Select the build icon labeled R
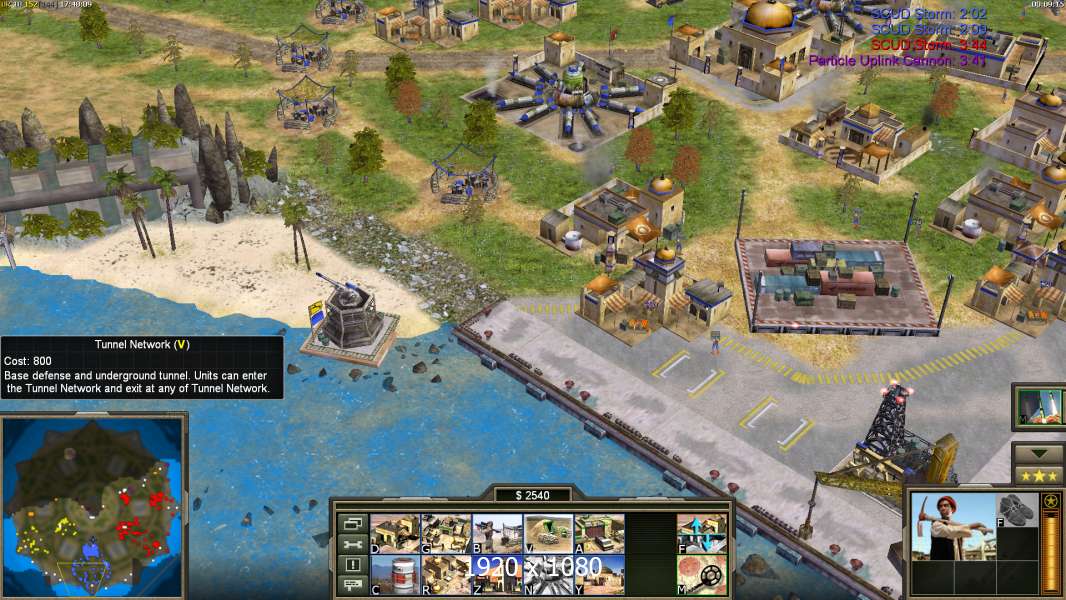Viewport: 1066px width, 600px height. coord(446,575)
